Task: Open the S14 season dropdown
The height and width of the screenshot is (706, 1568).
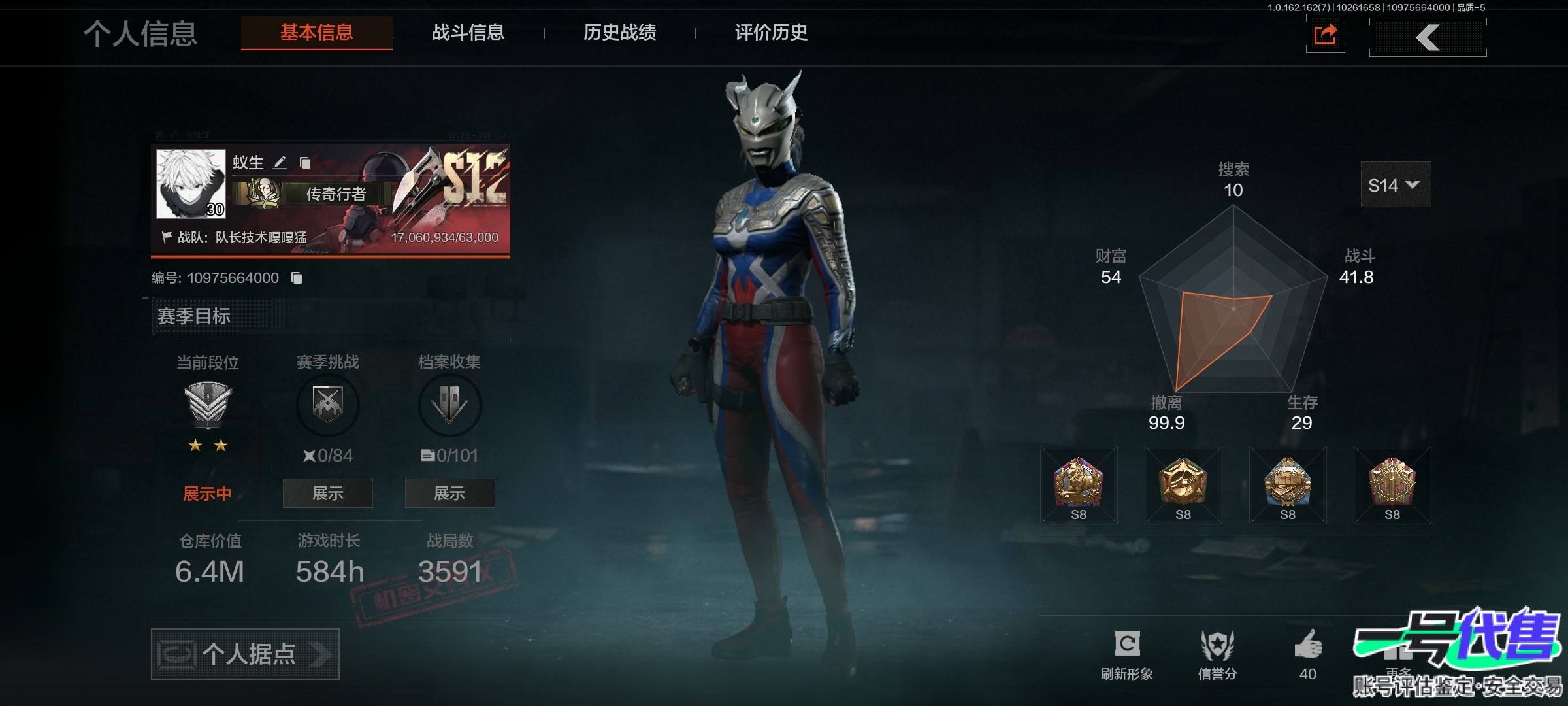Action: (x=1395, y=186)
